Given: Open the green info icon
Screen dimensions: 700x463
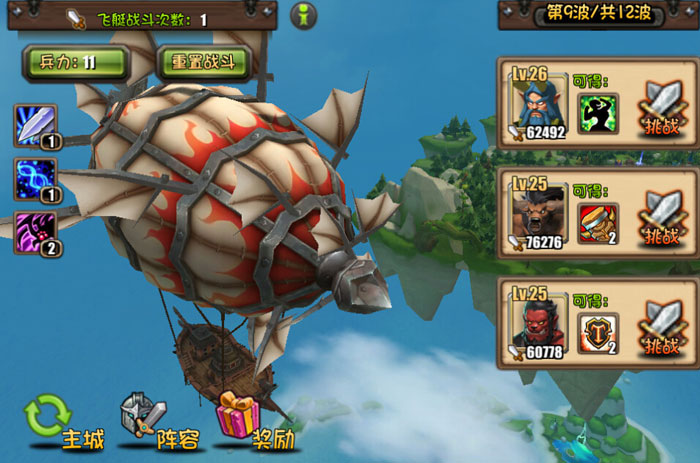Looking at the screenshot, I should click(x=303, y=17).
